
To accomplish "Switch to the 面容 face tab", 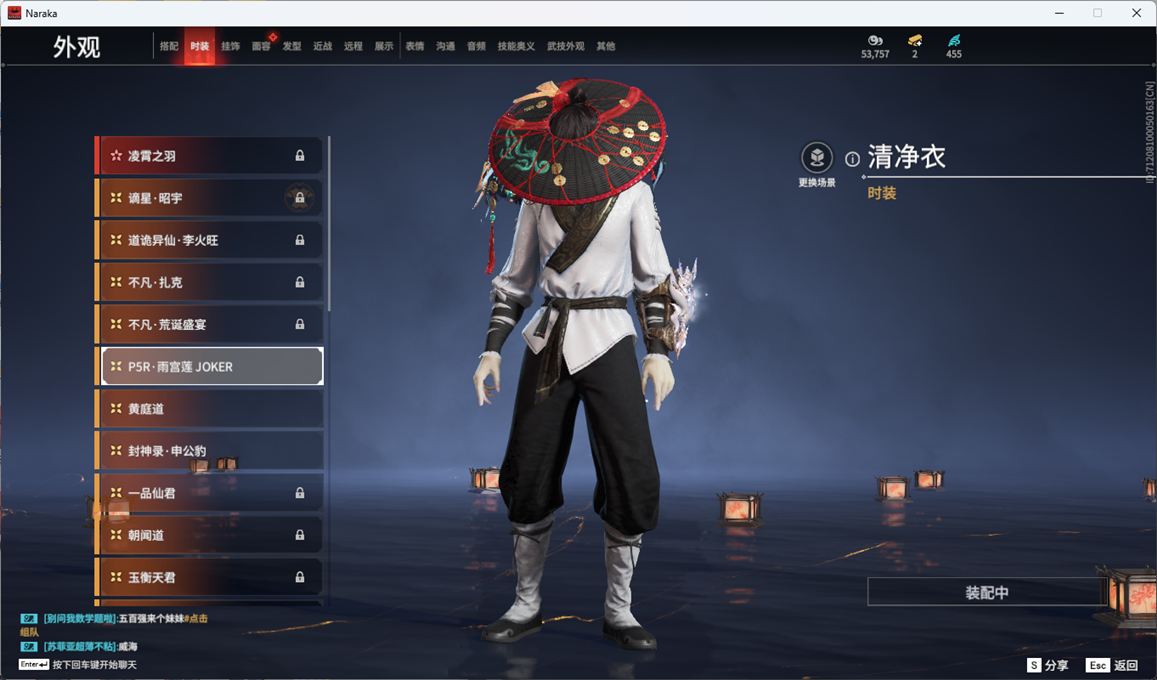I will click(x=261, y=46).
